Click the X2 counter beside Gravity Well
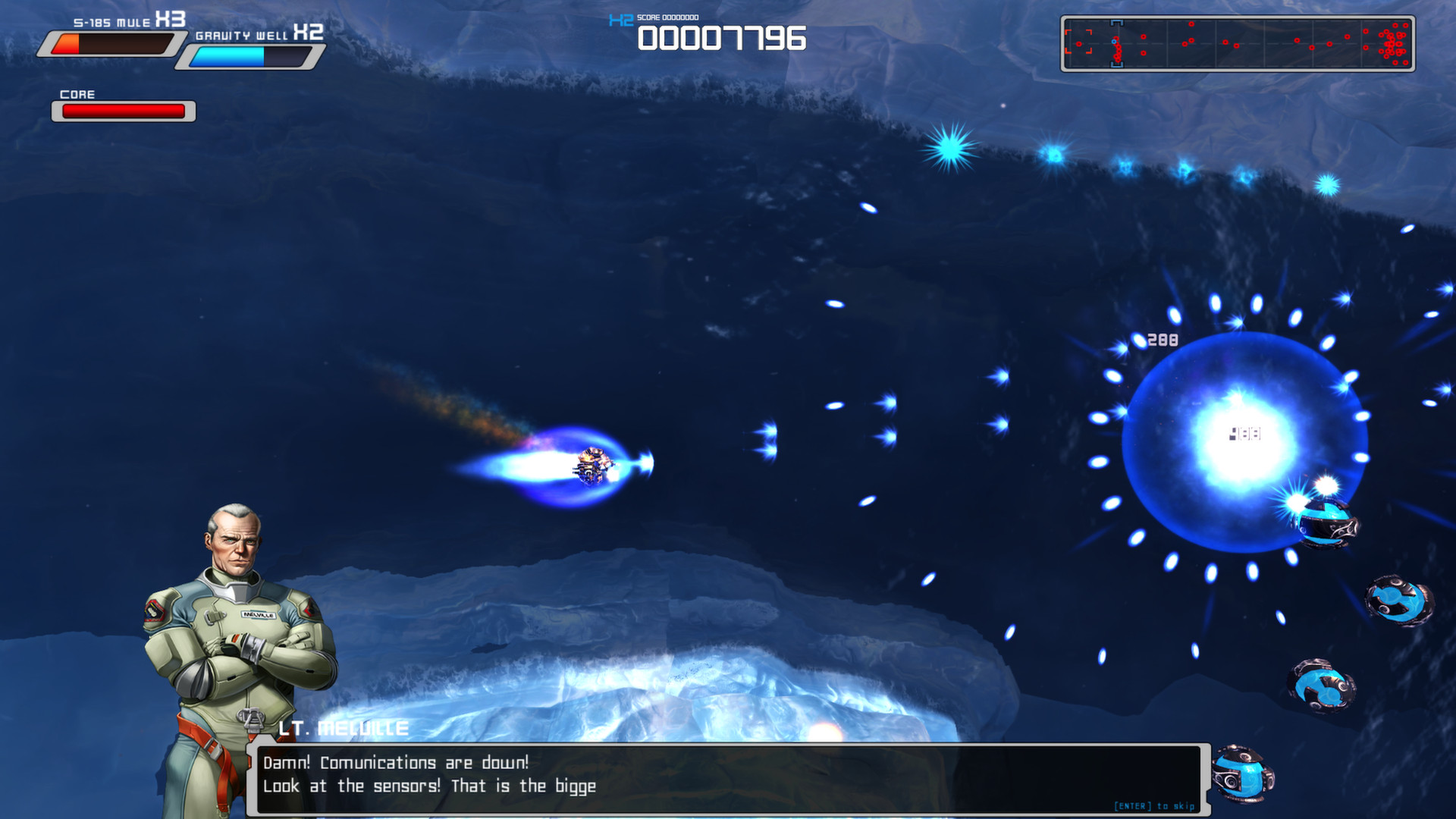1456x819 pixels. (309, 33)
